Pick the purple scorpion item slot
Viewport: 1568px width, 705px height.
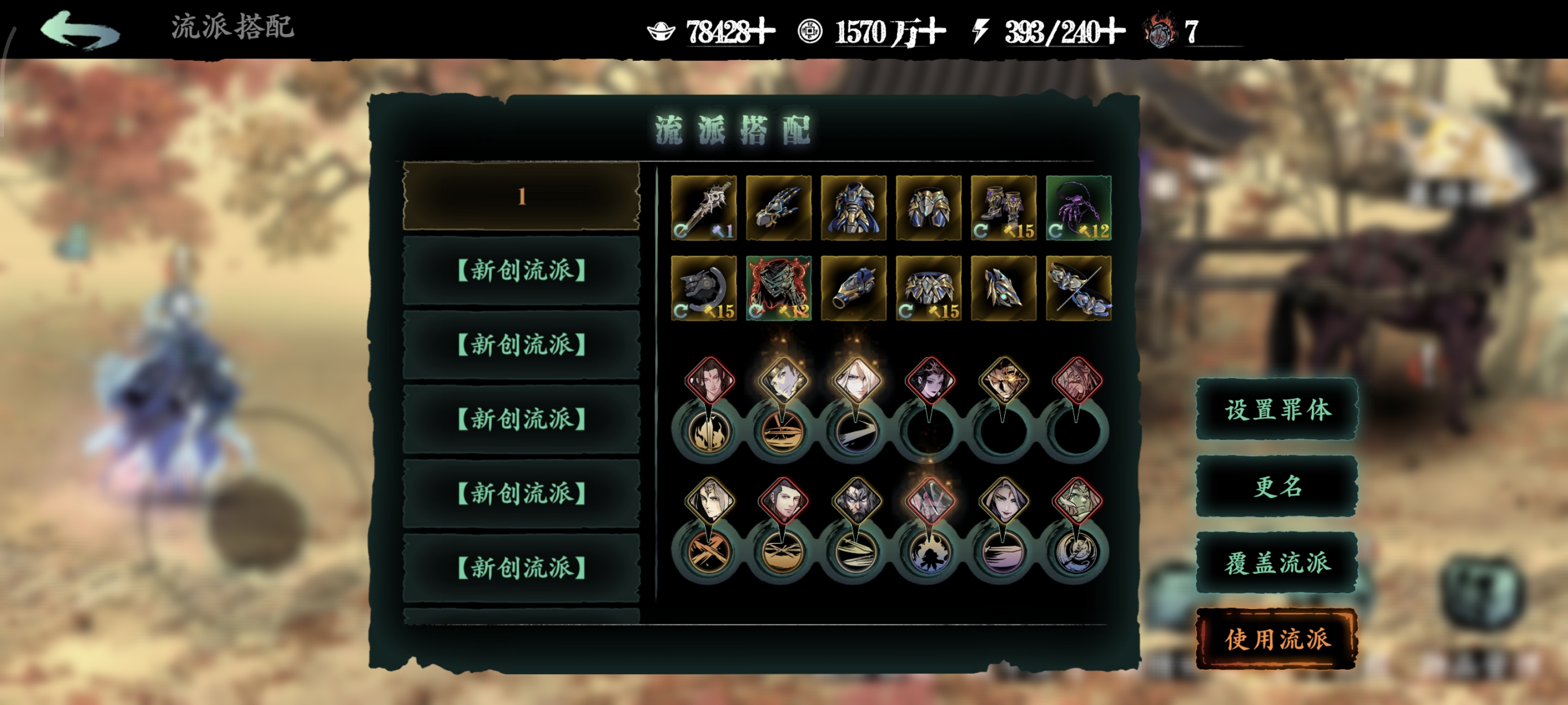1078,208
